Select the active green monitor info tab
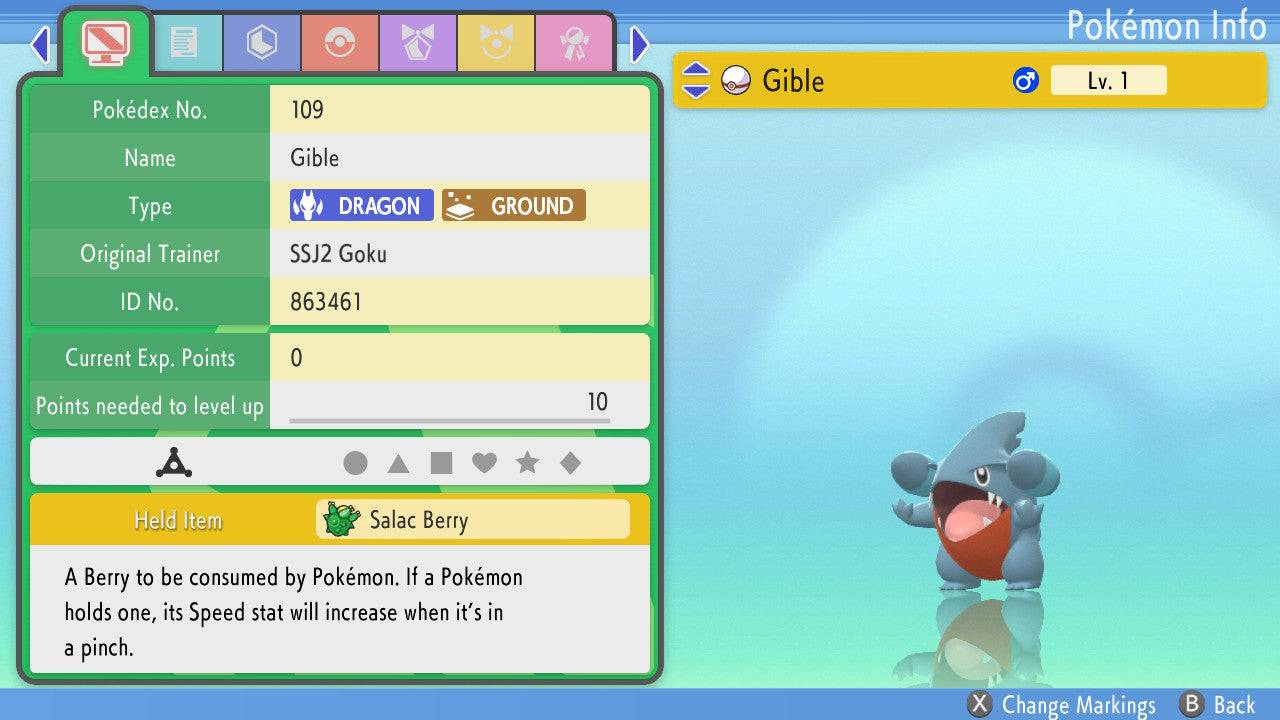The width and height of the screenshot is (1280, 720). point(105,42)
